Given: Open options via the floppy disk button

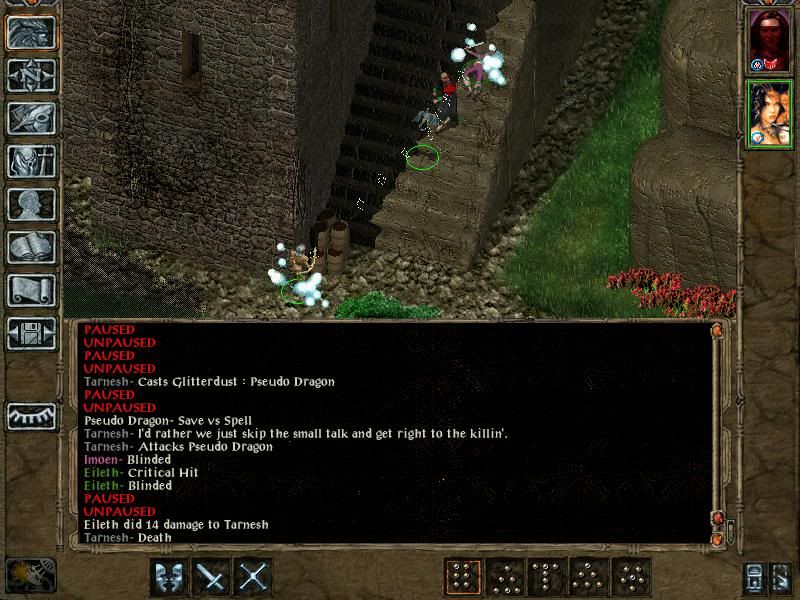Looking at the screenshot, I should 31,333.
